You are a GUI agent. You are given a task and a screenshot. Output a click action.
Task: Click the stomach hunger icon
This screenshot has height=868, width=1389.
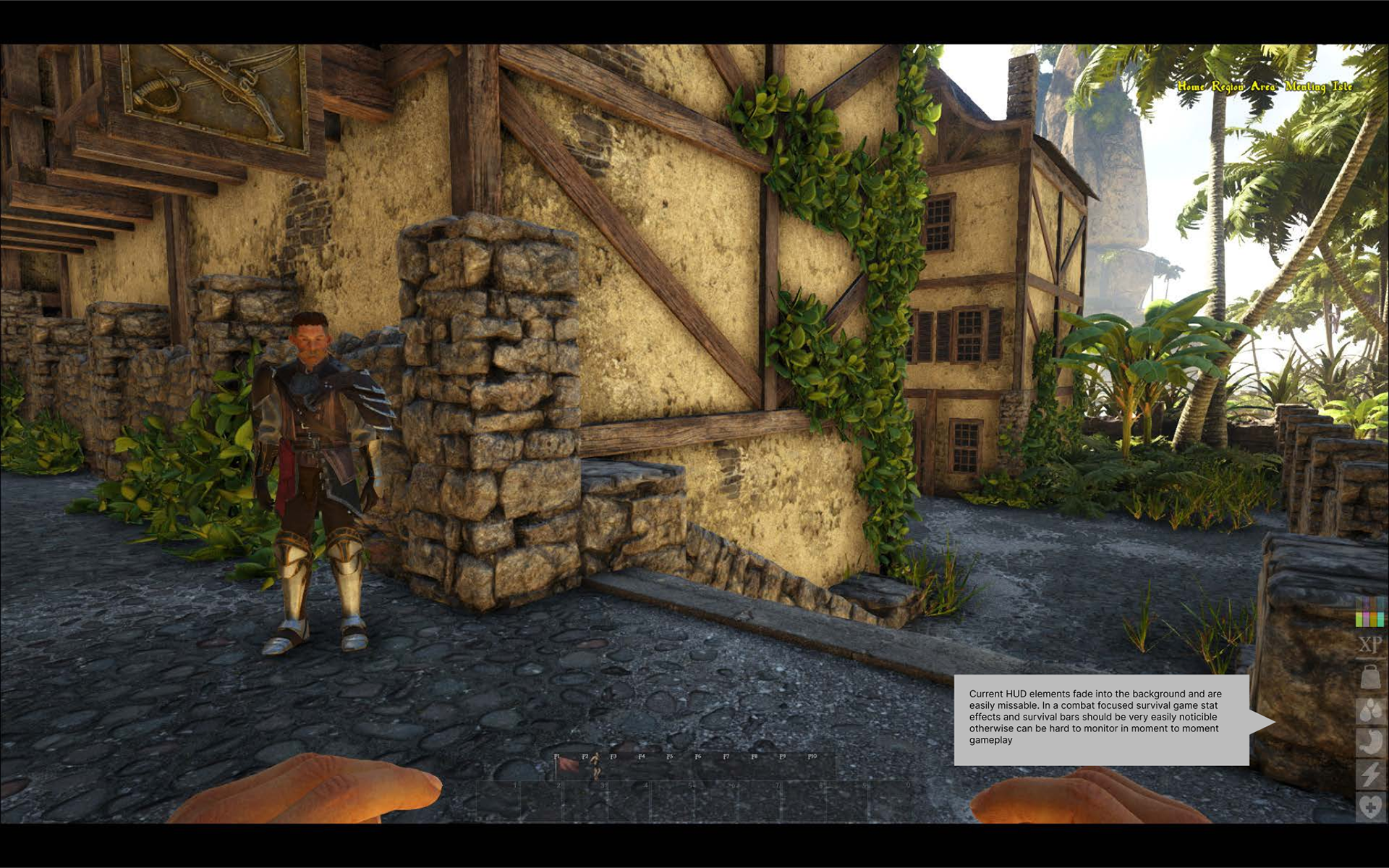coord(1370,743)
